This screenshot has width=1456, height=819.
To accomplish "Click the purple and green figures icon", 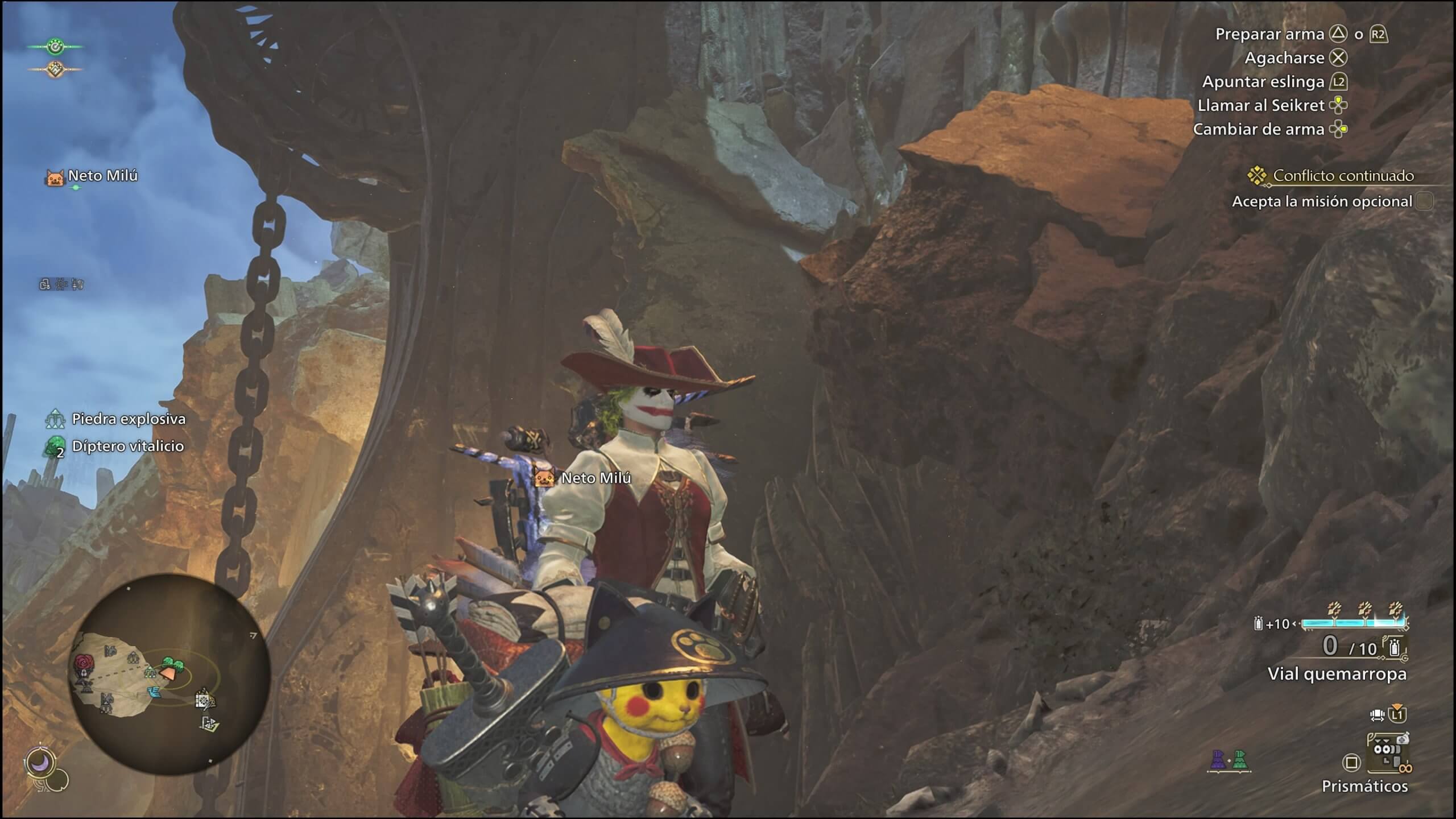I will (x=1228, y=760).
